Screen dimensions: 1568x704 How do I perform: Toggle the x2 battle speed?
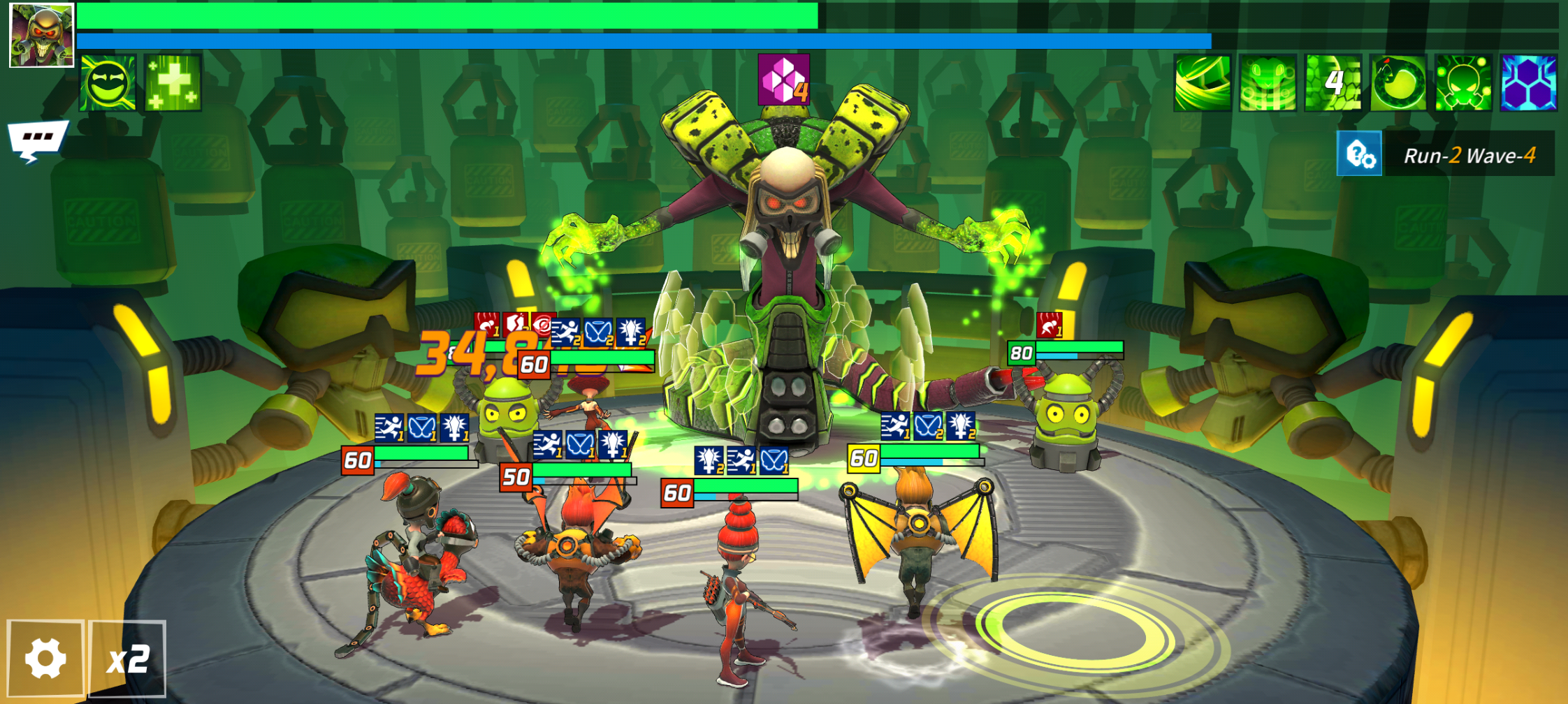[127, 659]
